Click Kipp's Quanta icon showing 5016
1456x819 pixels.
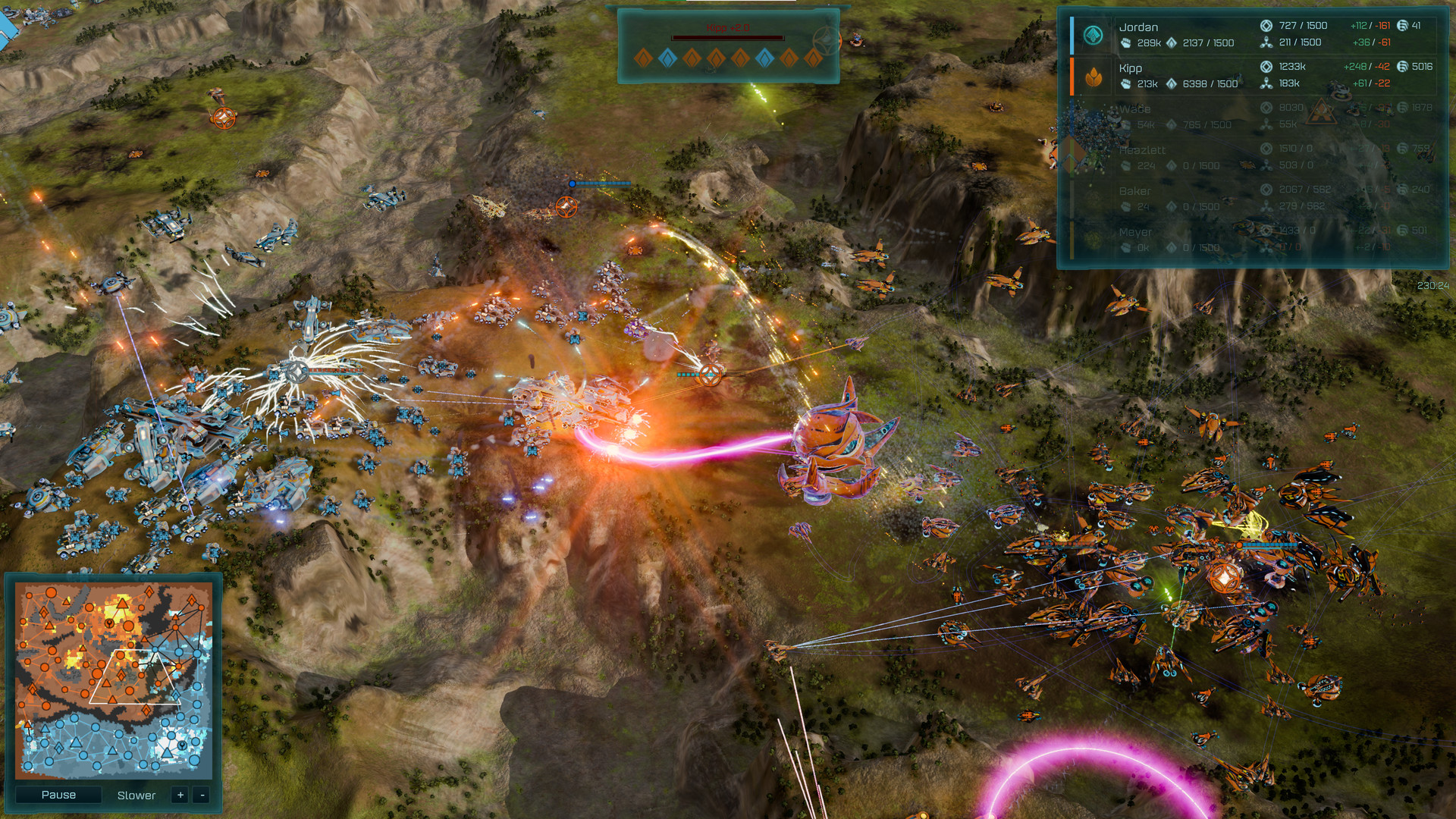pos(1403,66)
